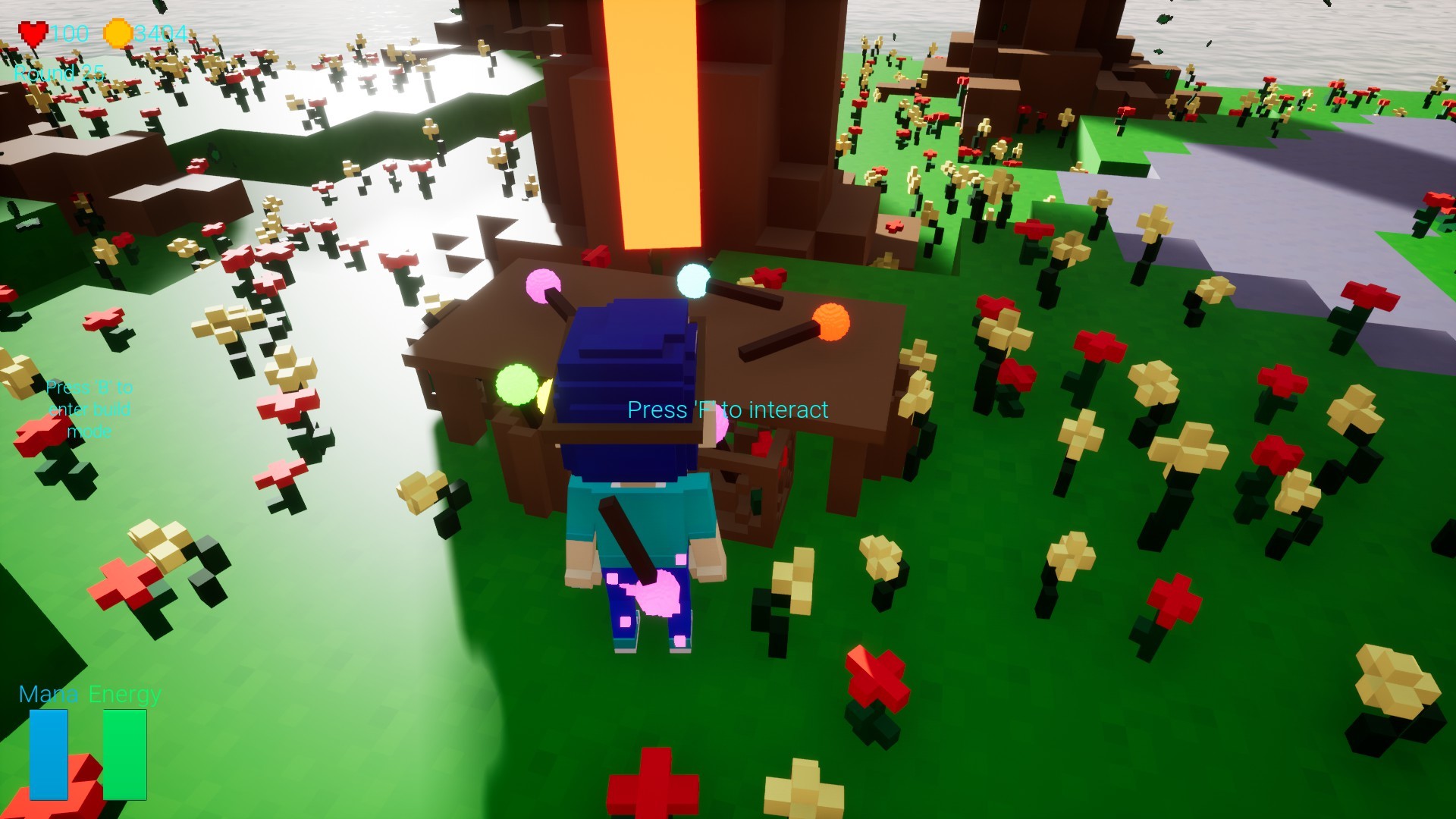
Task: Select the cyan-tipped wand on the table
Action: point(692,279)
